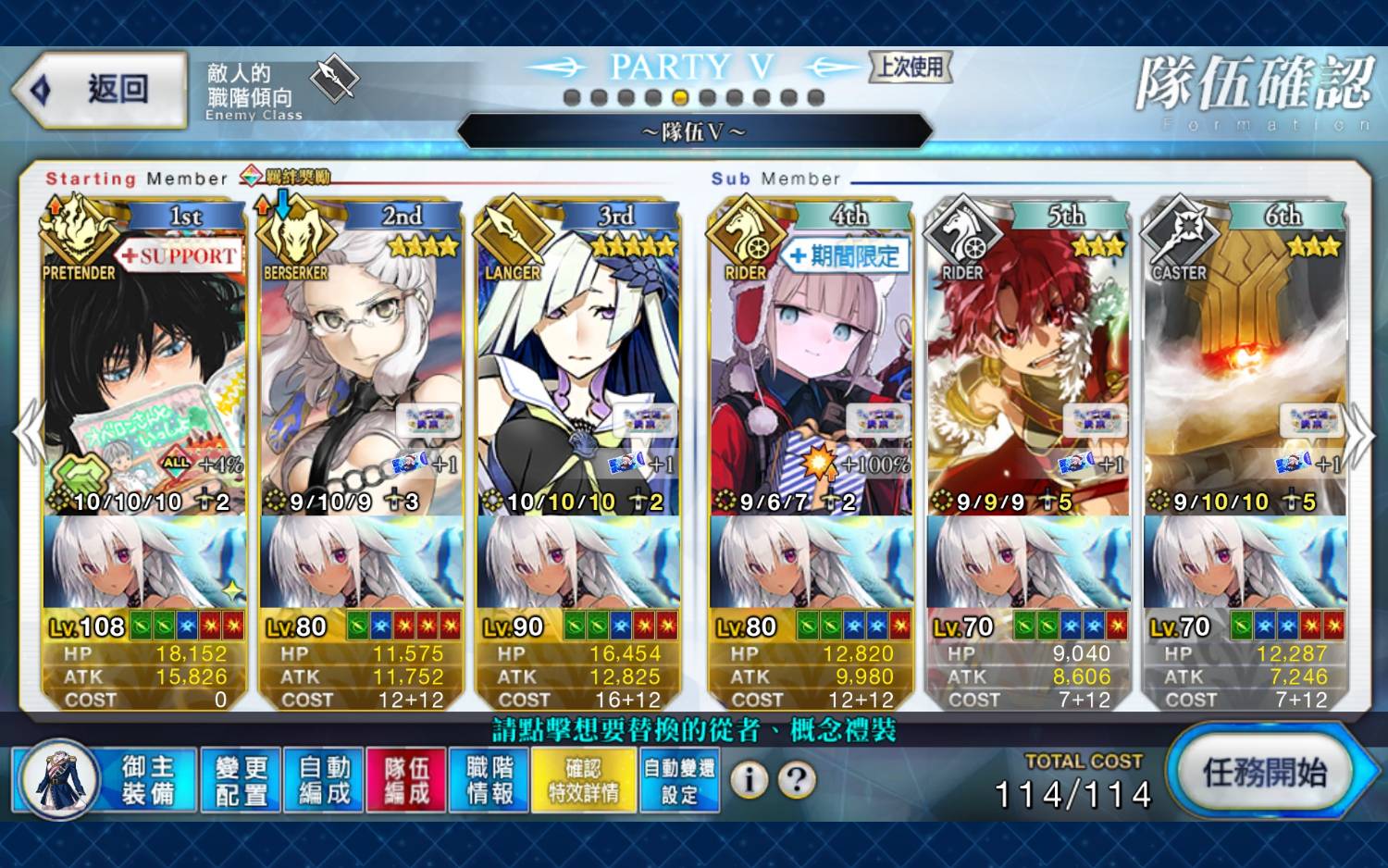Switch to previous party with left arrow
Viewport: 1388px width, 868px height.
(x=28, y=433)
